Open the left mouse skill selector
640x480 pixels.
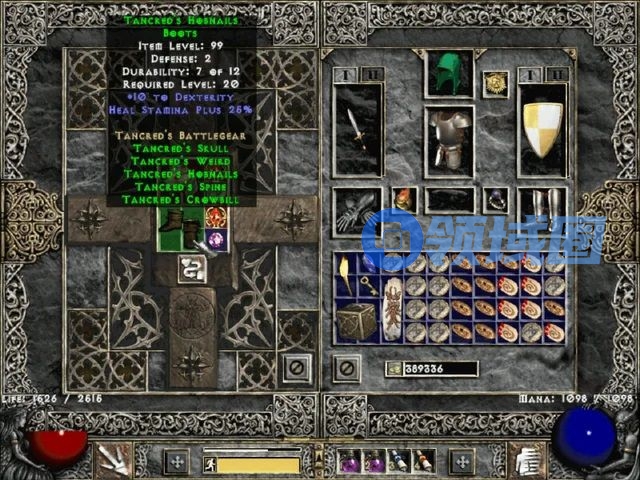tap(118, 460)
